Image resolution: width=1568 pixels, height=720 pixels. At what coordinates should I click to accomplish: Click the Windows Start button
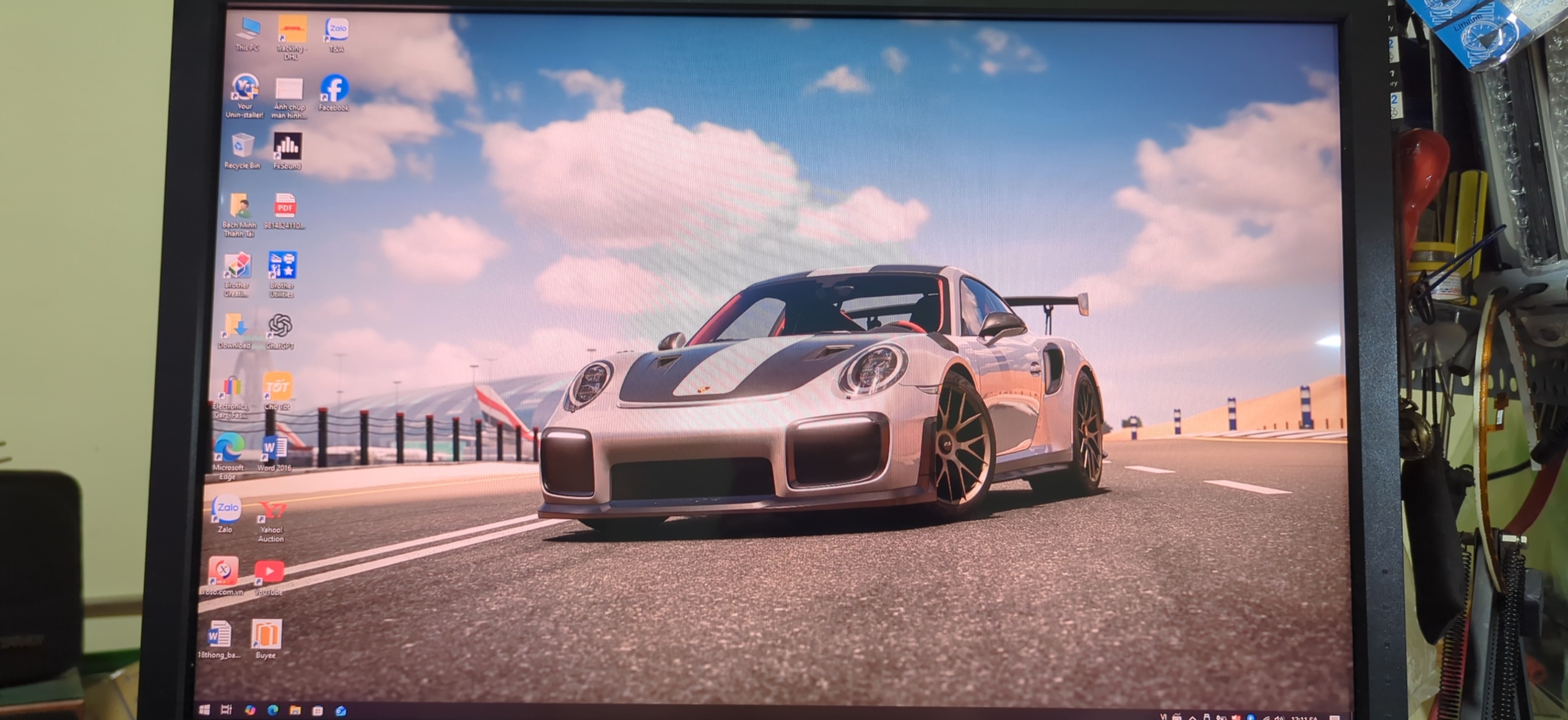point(205,709)
